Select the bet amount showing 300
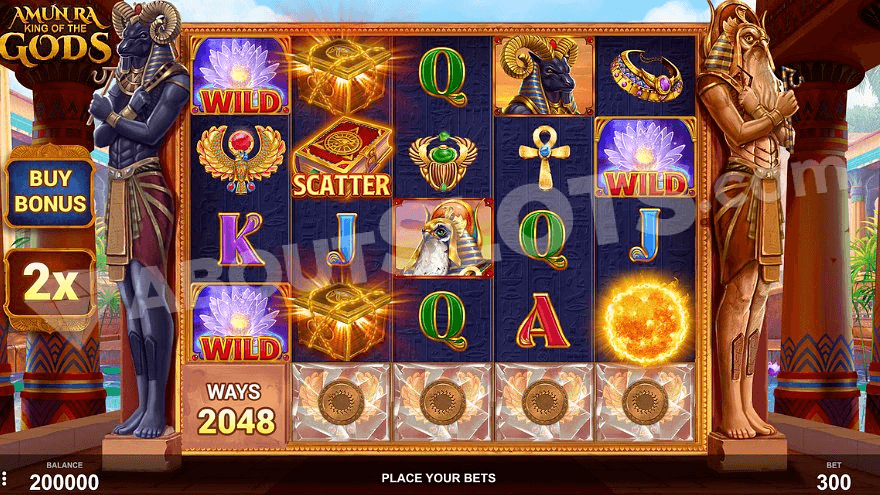 click(x=832, y=481)
